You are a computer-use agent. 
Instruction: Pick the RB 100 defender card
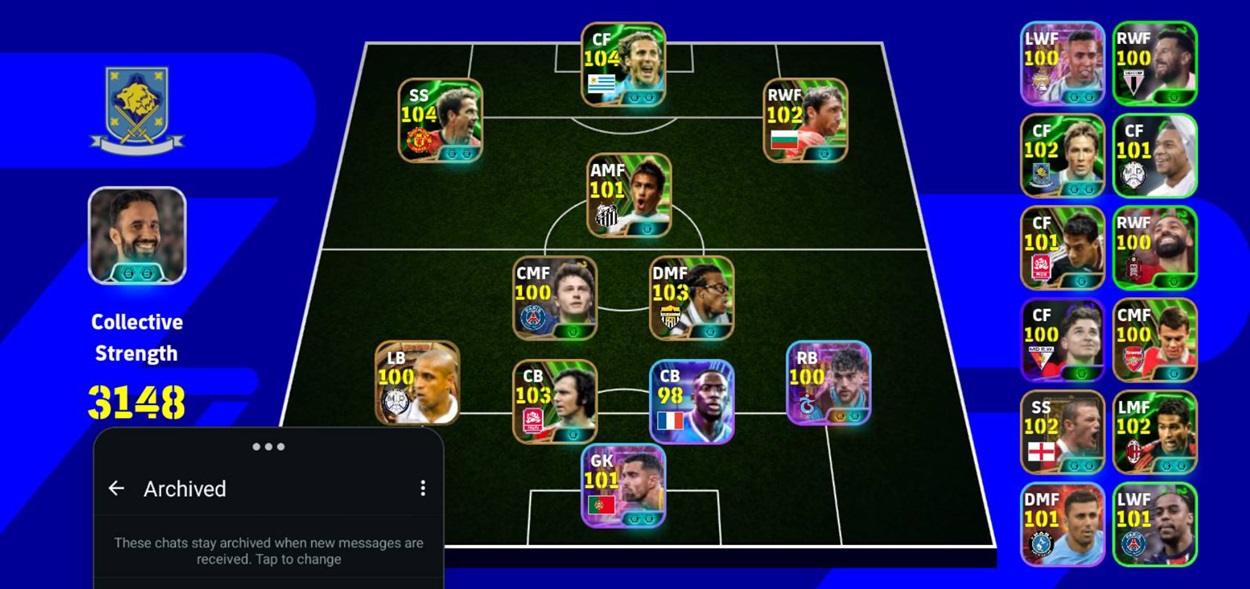[828, 382]
